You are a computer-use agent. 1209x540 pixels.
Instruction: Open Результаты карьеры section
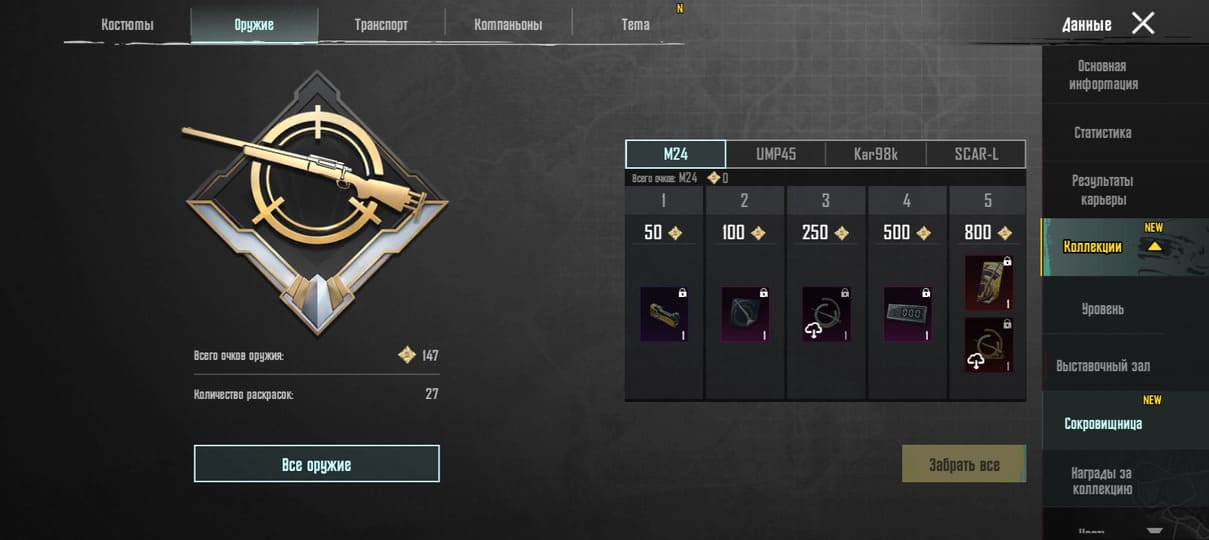tap(1103, 190)
